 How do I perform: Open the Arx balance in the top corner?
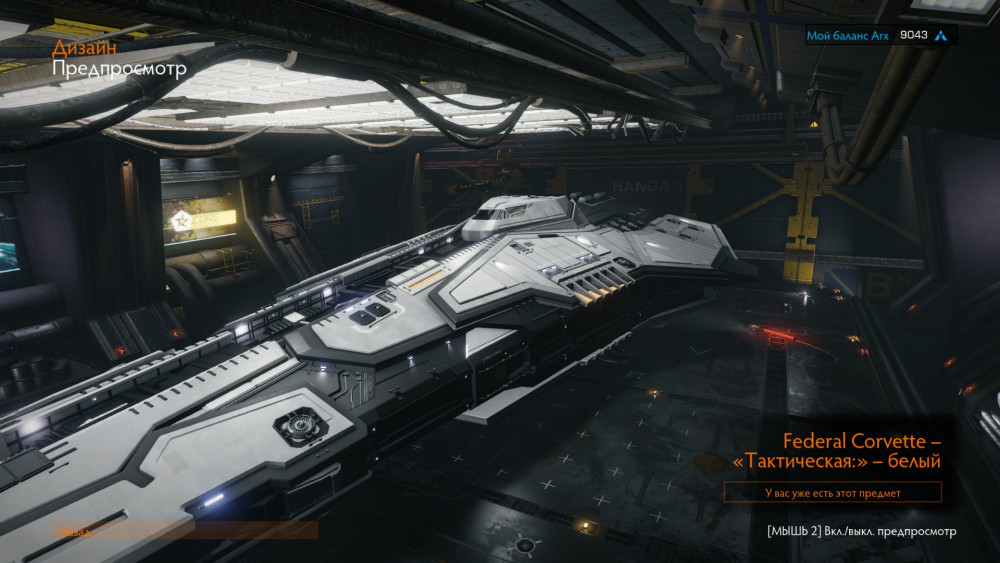click(879, 35)
